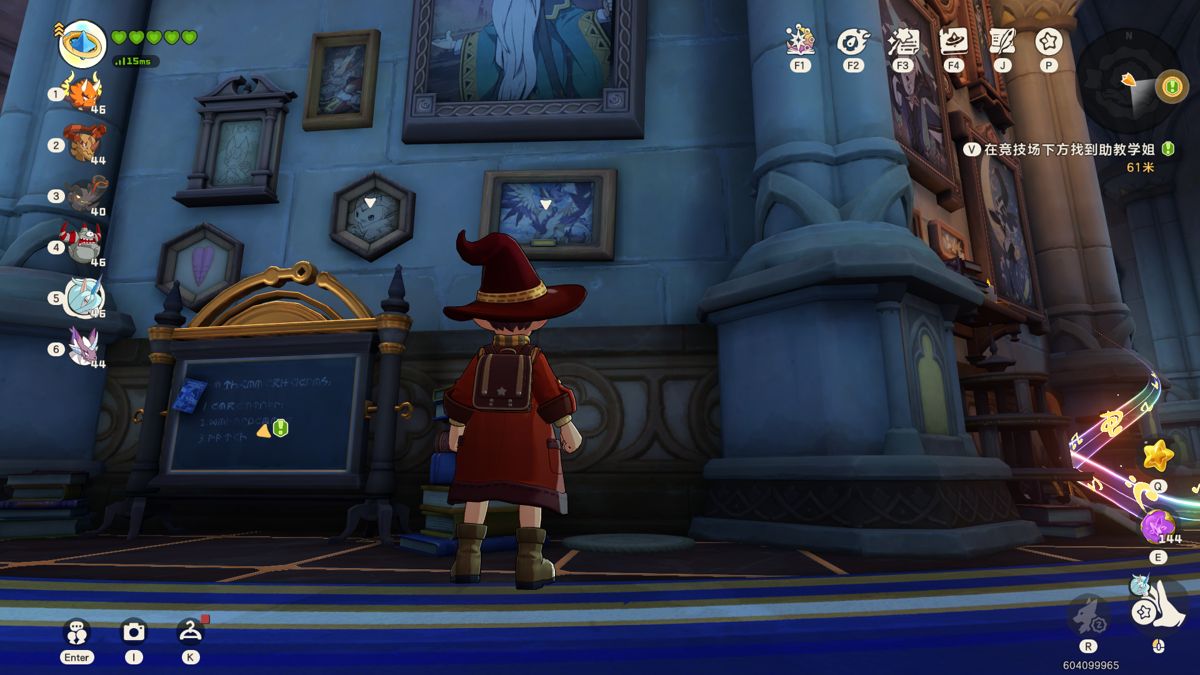The height and width of the screenshot is (675, 1200).
Task: Select the purple winged pet in slot 6
Action: pos(84,347)
